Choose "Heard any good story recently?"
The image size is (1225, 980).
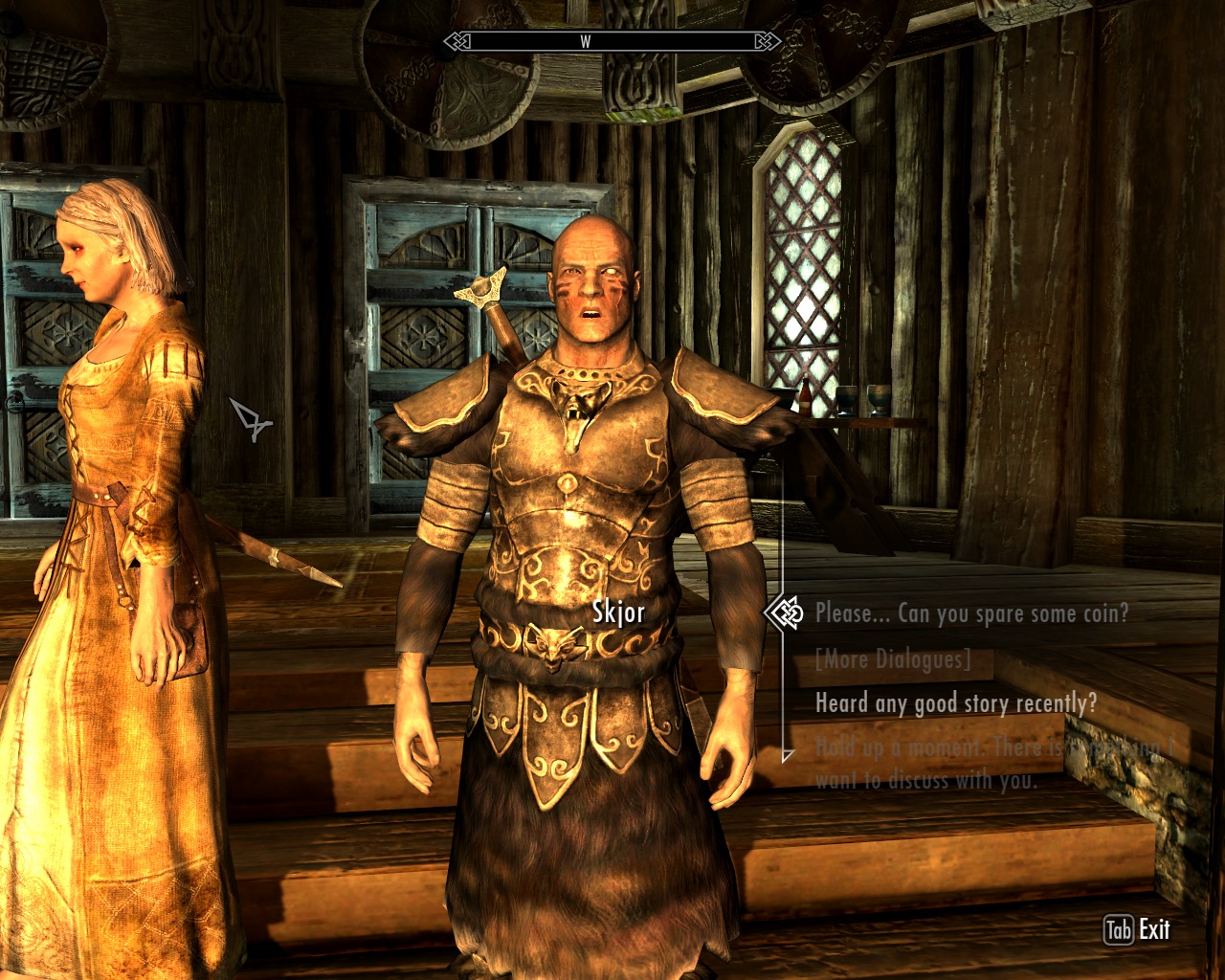pos(955,703)
